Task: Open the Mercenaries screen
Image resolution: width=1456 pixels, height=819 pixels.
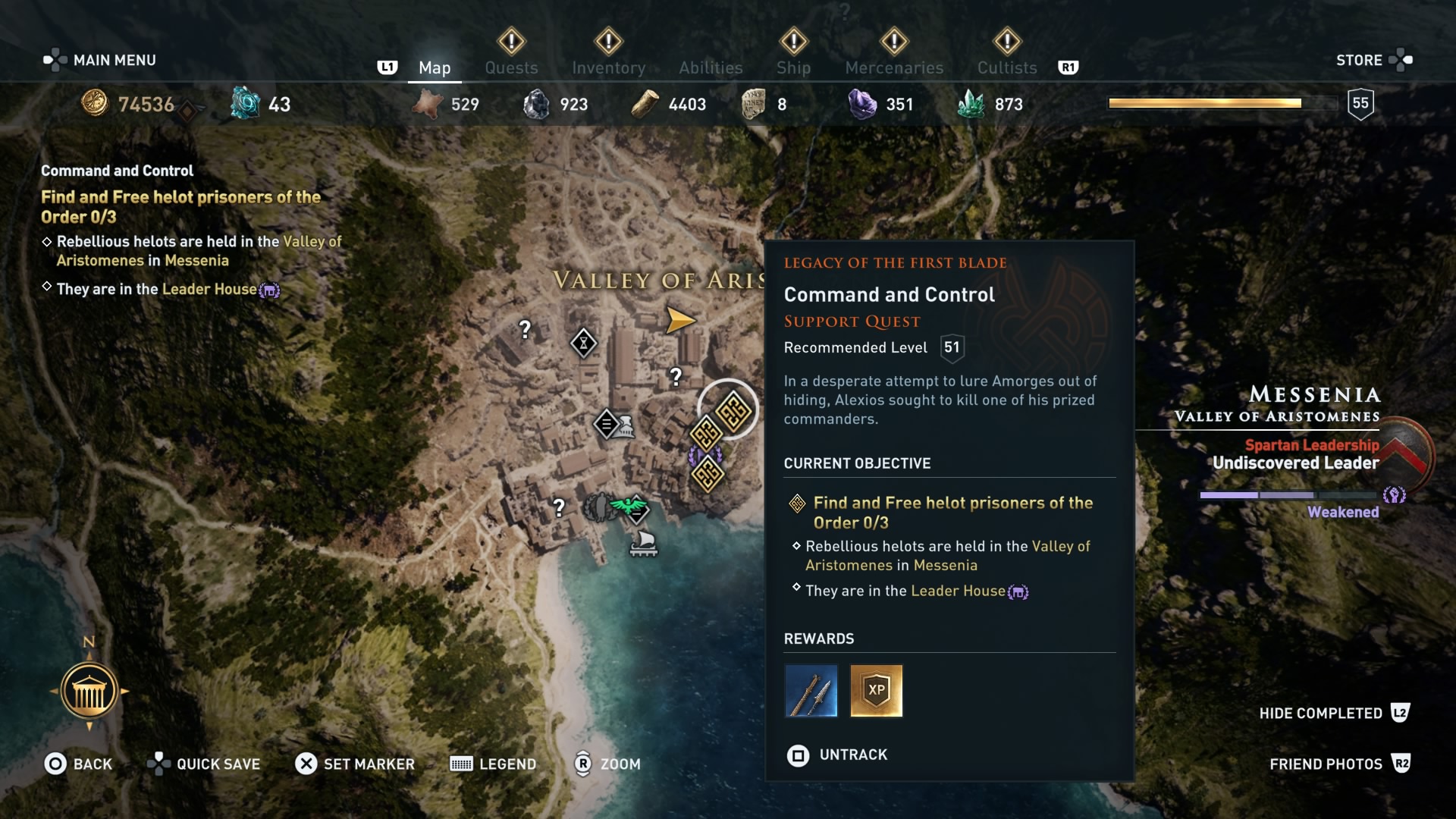Action: (893, 67)
